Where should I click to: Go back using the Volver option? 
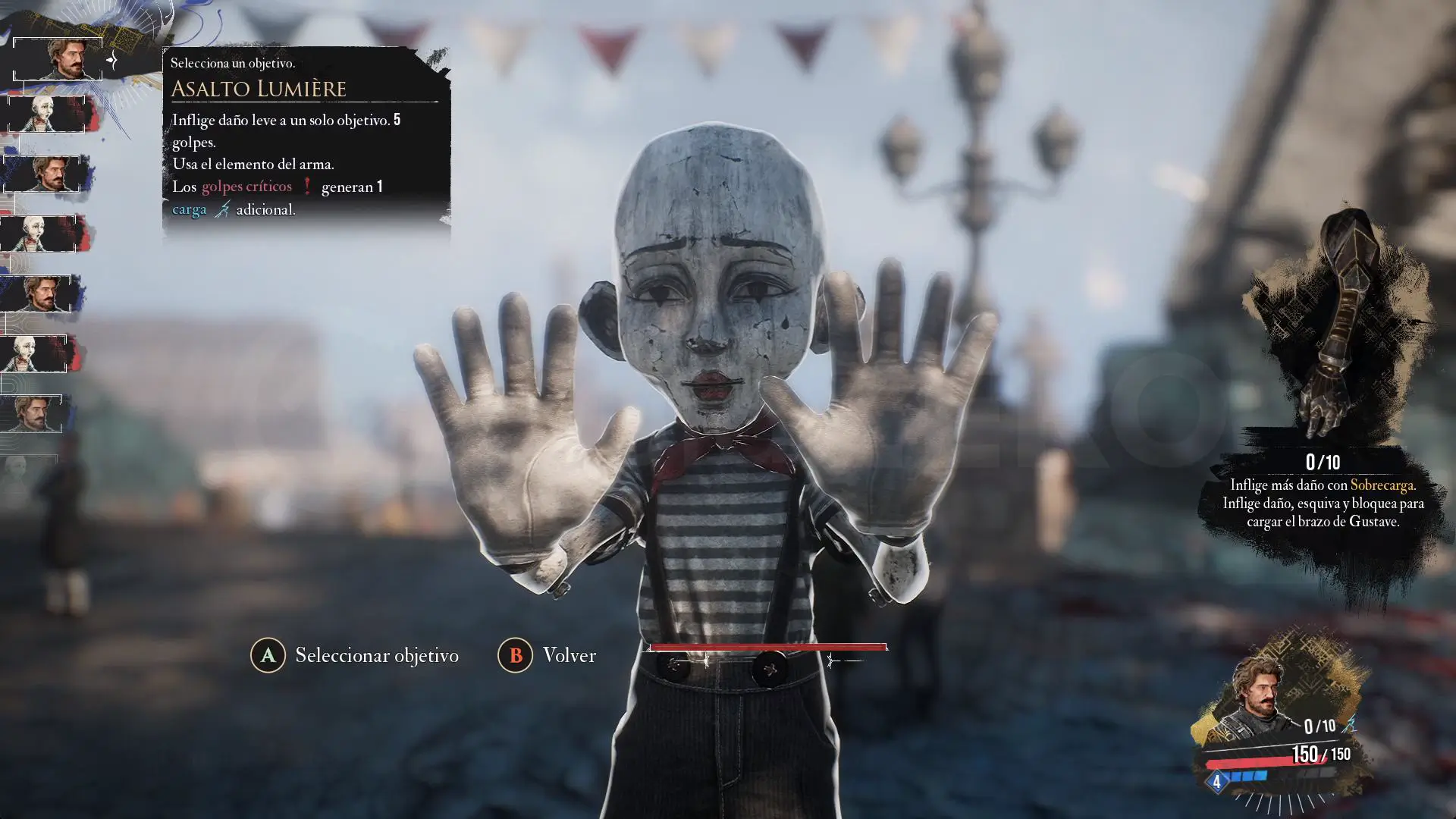coord(547,655)
